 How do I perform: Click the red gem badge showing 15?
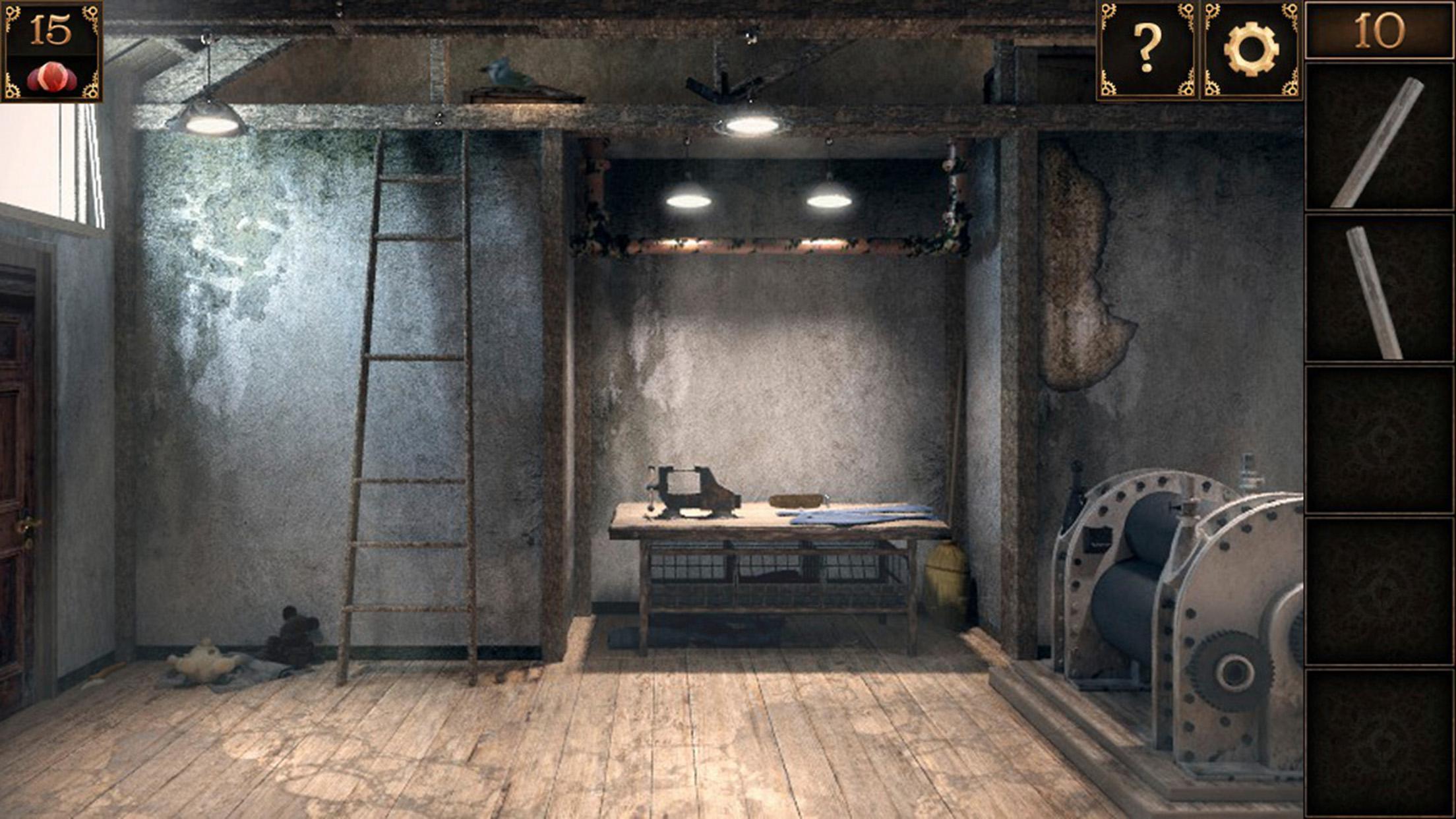pyautogui.click(x=51, y=51)
